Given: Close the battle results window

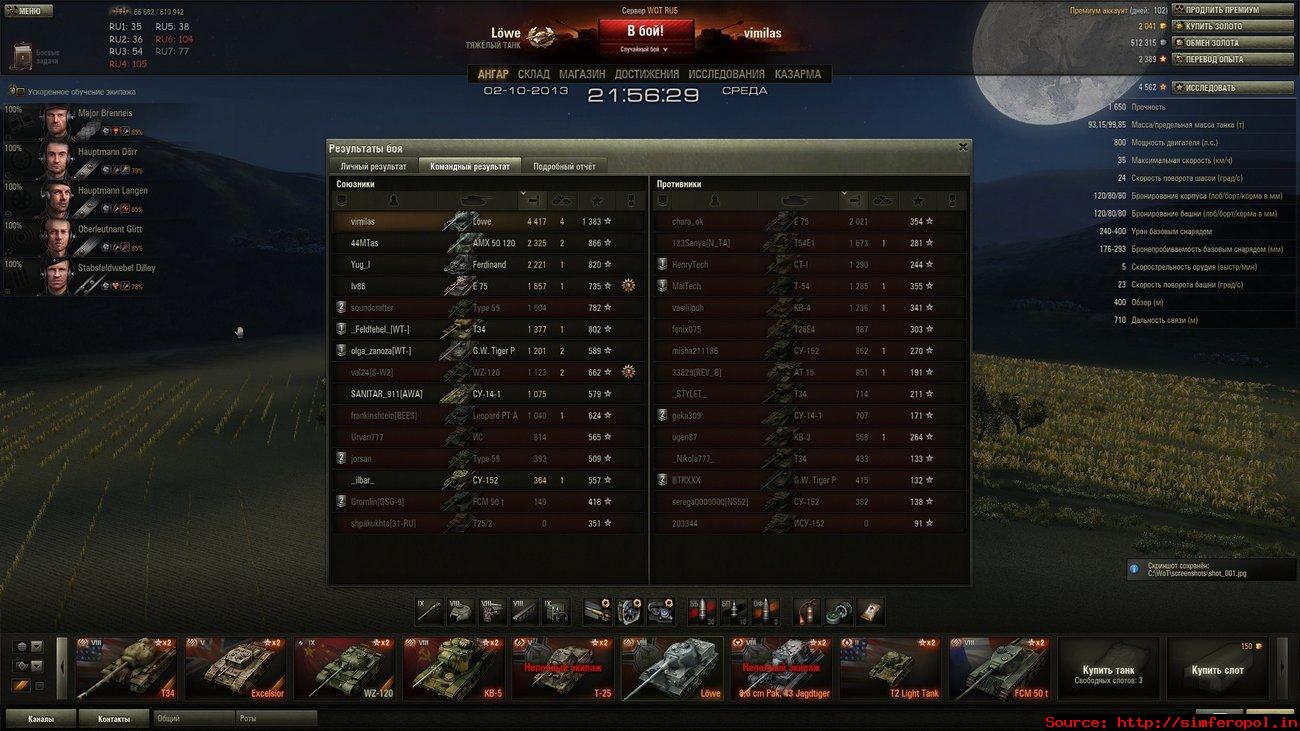Looking at the screenshot, I should point(963,147).
